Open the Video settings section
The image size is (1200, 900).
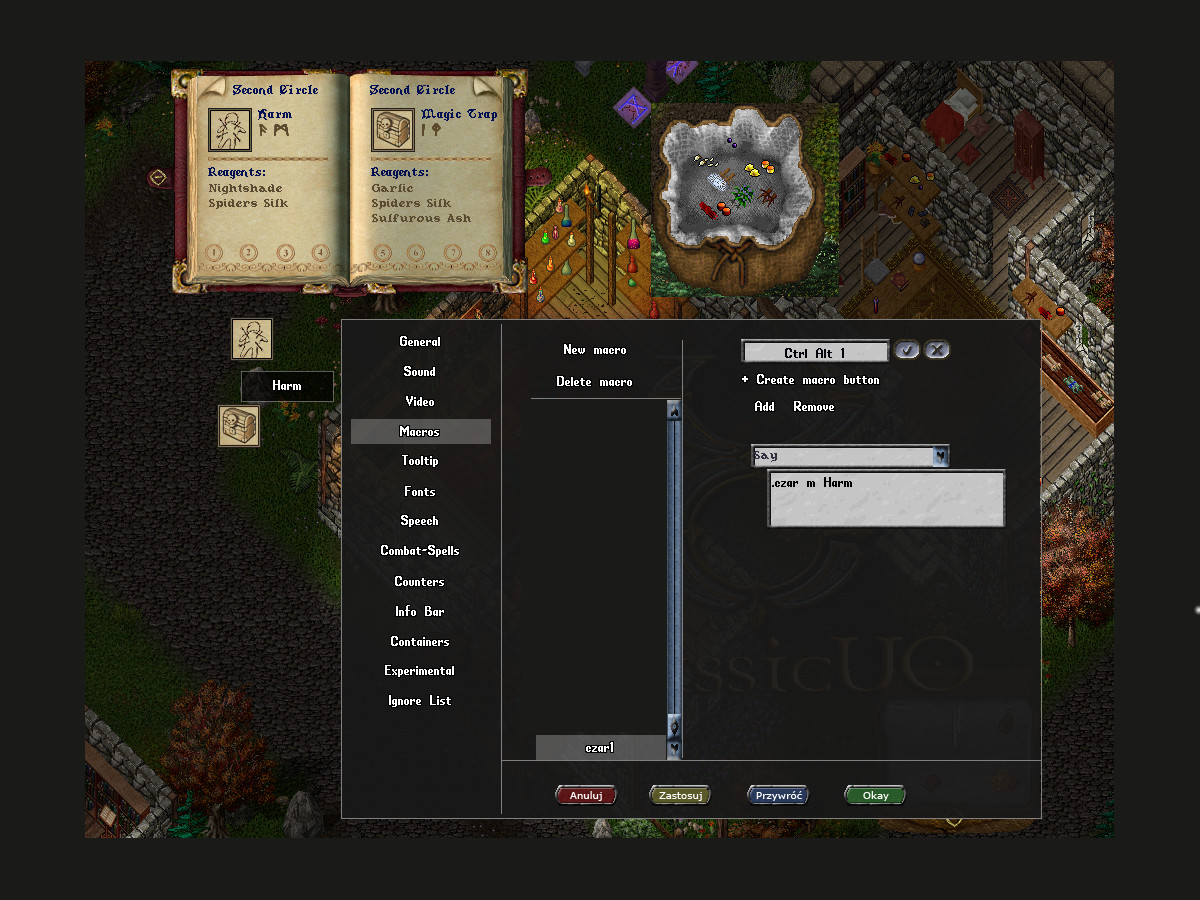[x=420, y=402]
